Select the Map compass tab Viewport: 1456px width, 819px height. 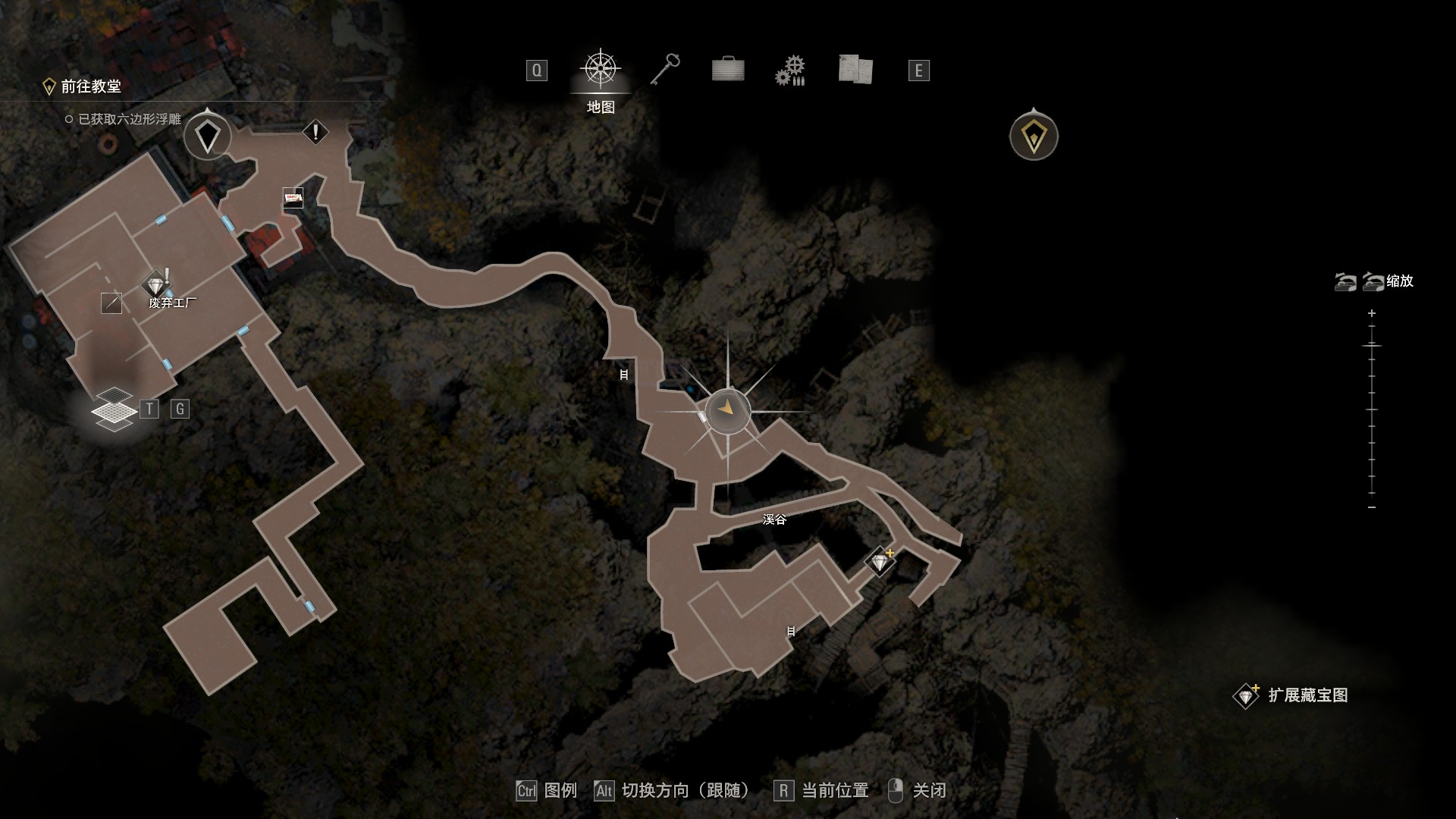(601, 70)
